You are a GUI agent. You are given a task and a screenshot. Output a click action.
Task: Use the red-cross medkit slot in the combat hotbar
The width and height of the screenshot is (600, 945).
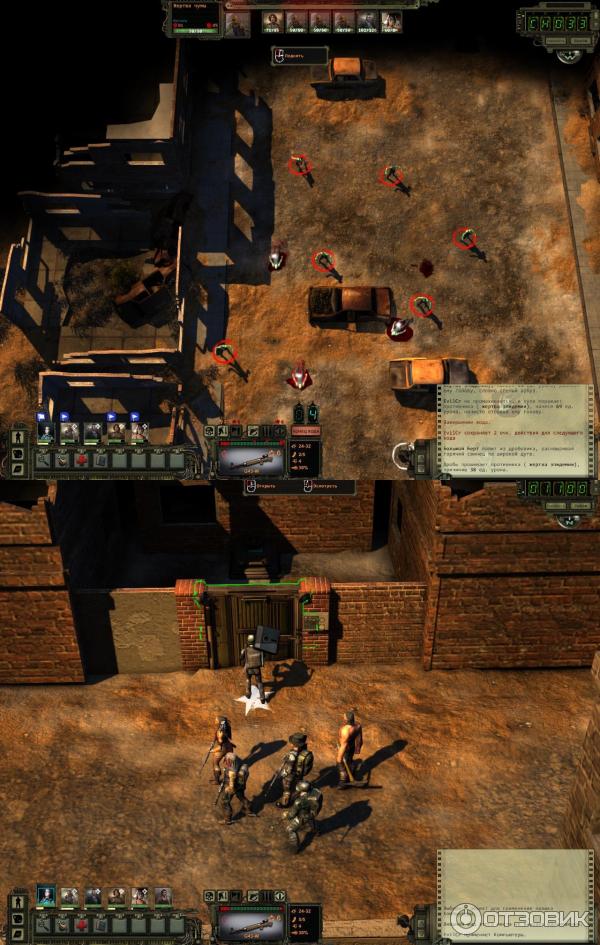point(82,461)
